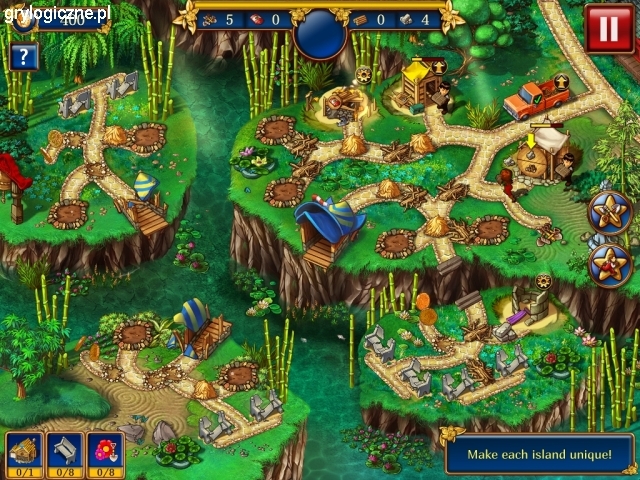Activate the star bonus with crossed tools

[607, 210]
